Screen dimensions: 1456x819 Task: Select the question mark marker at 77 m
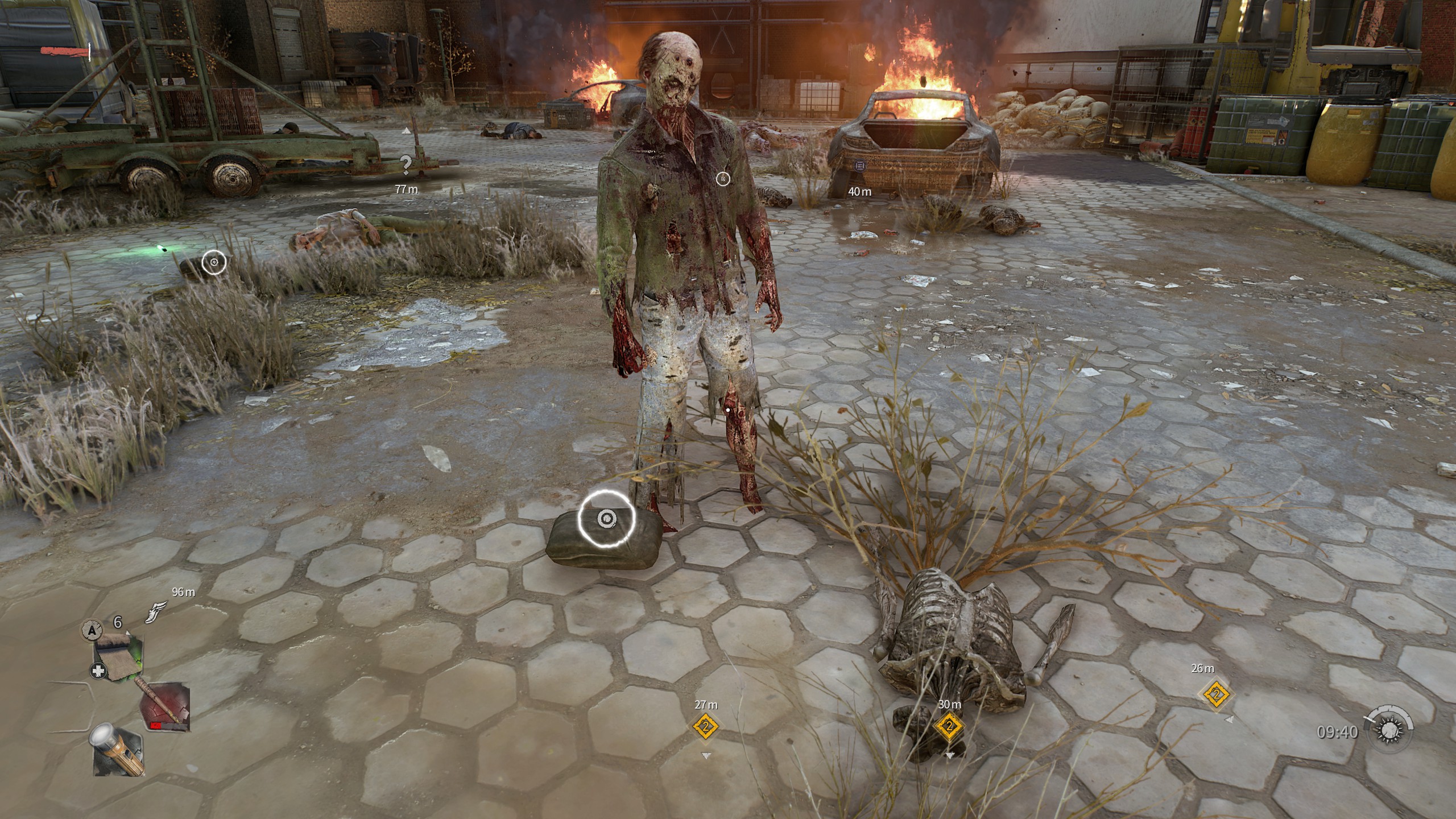pos(406,164)
